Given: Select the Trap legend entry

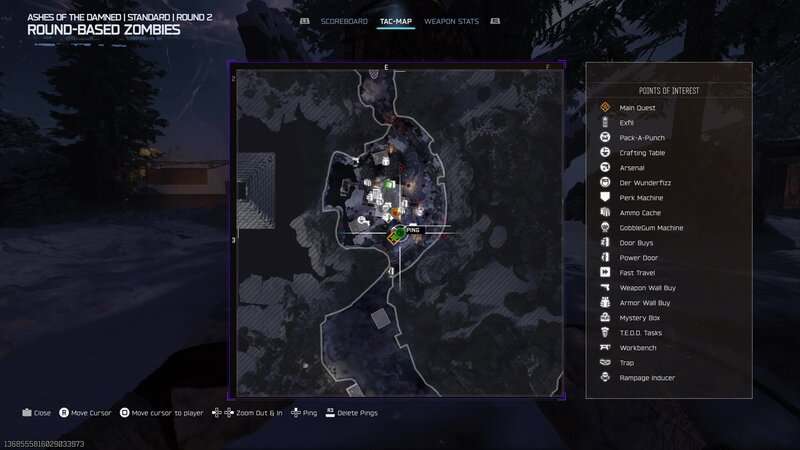Looking at the screenshot, I should pos(627,363).
